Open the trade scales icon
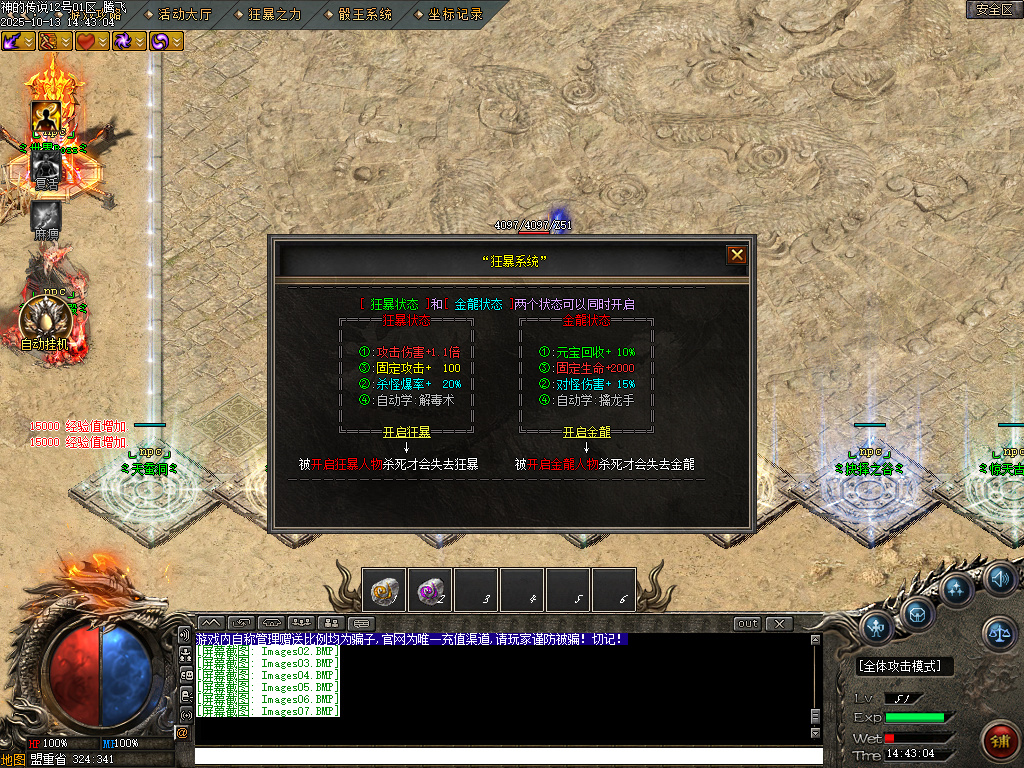This screenshot has height=768, width=1024. coord(998,631)
